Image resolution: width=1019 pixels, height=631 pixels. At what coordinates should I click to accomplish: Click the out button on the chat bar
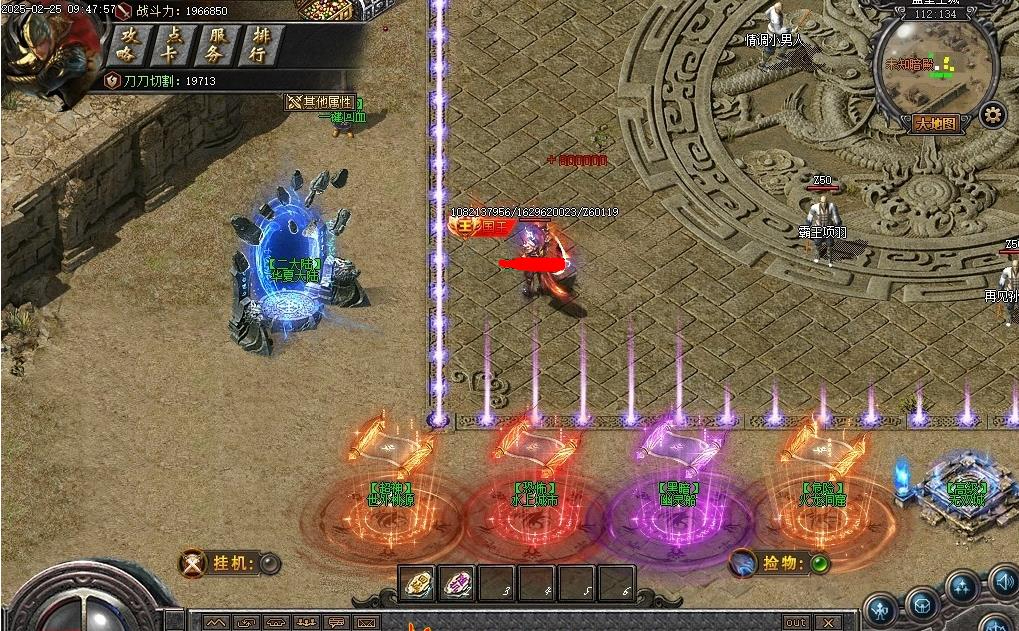pos(796,623)
